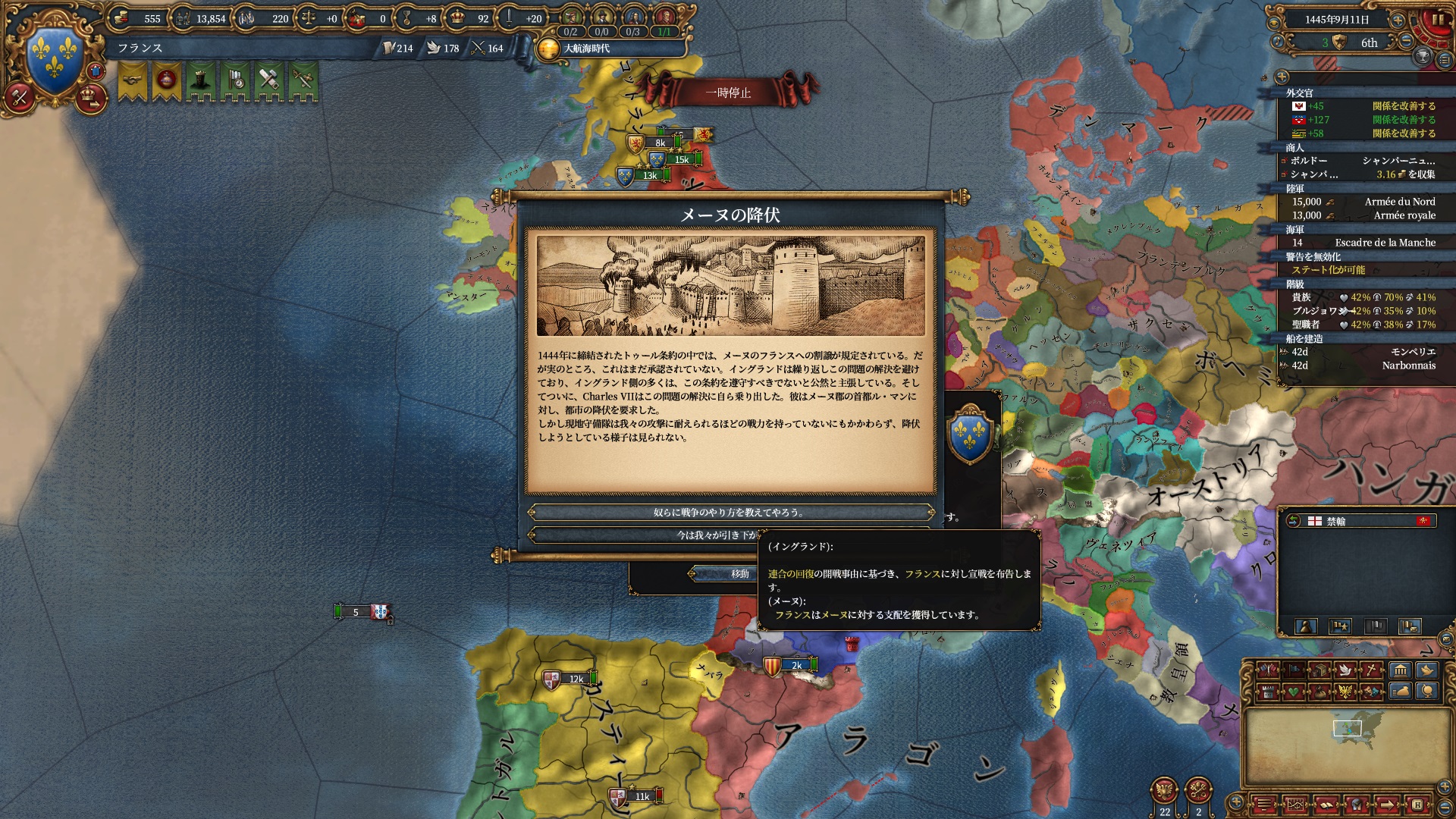Viewport: 1456px width, 819px height.
Task: Toggle the red pause button
Action: 1436,20
